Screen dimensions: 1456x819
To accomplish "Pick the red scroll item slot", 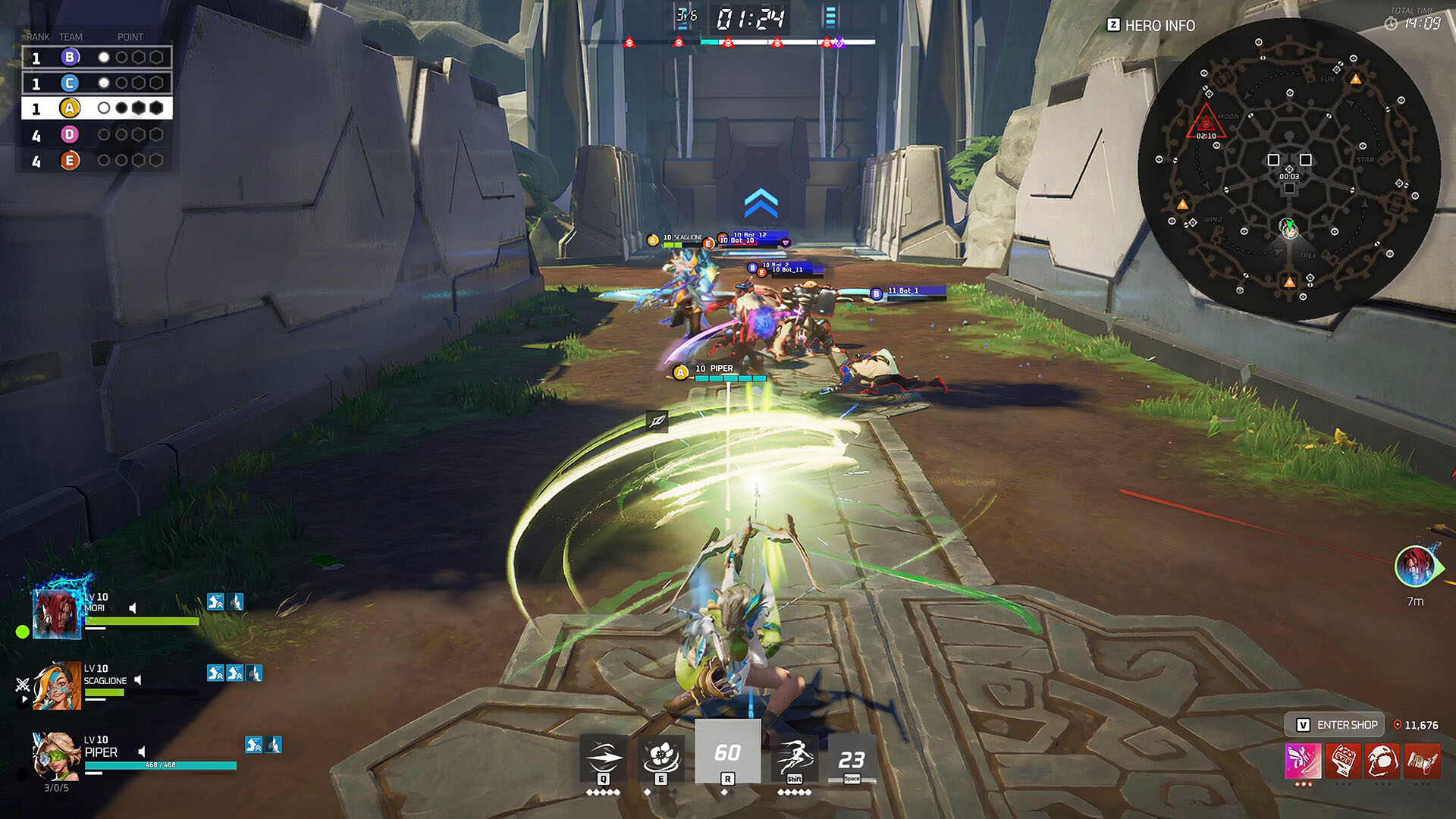I will click(1421, 761).
